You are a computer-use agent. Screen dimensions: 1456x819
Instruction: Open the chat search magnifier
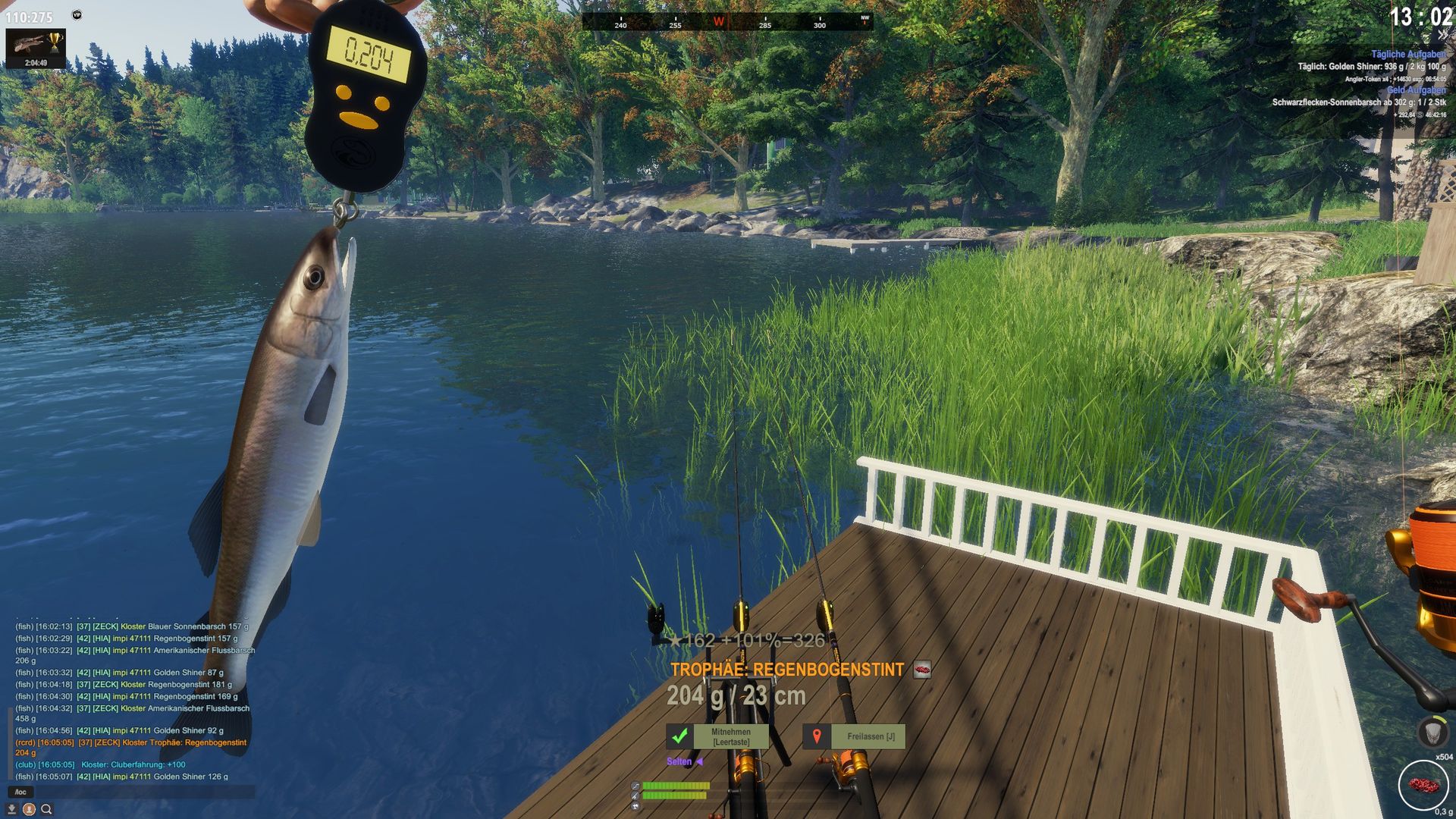click(46, 809)
